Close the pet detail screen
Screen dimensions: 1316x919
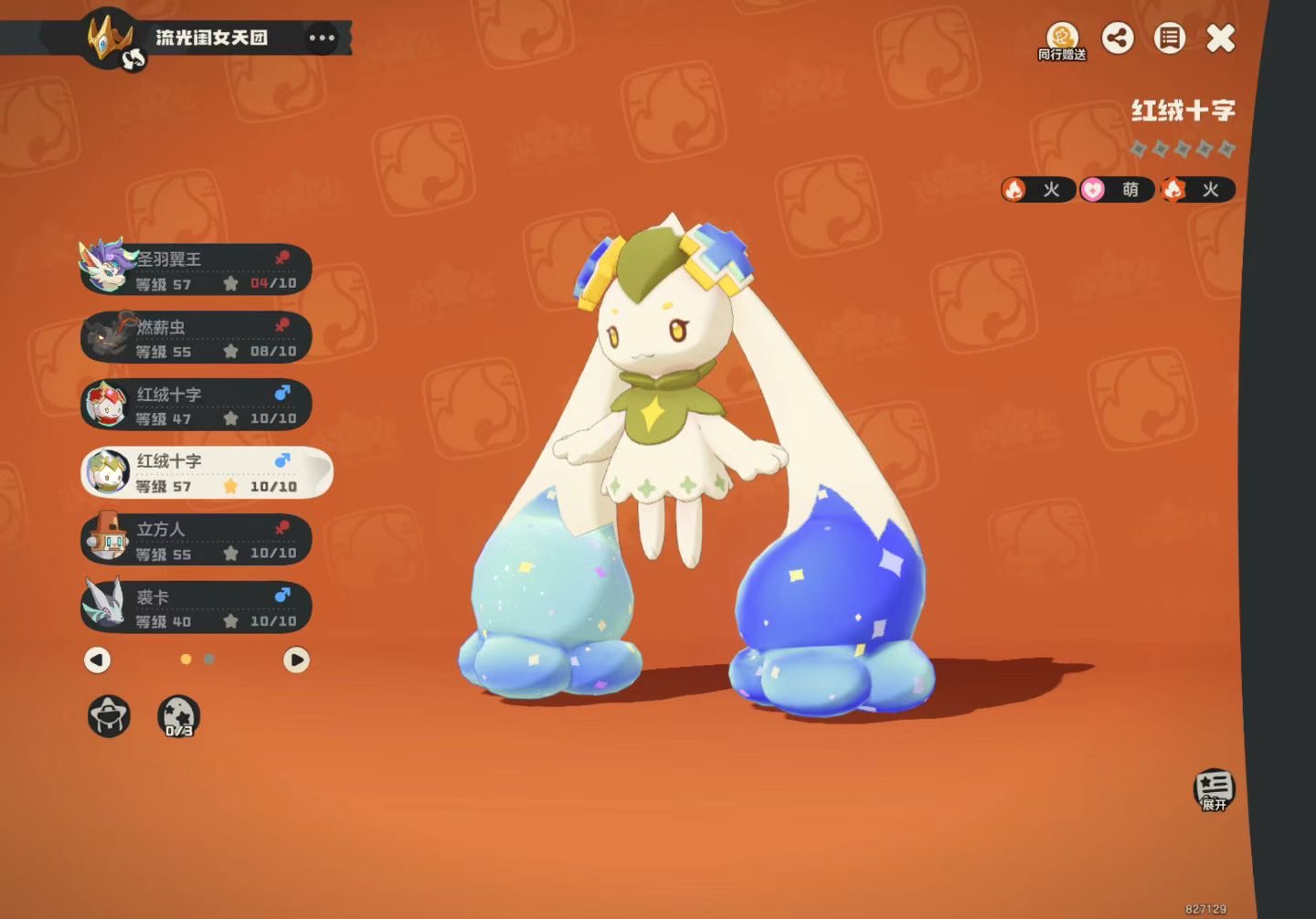tap(1220, 38)
